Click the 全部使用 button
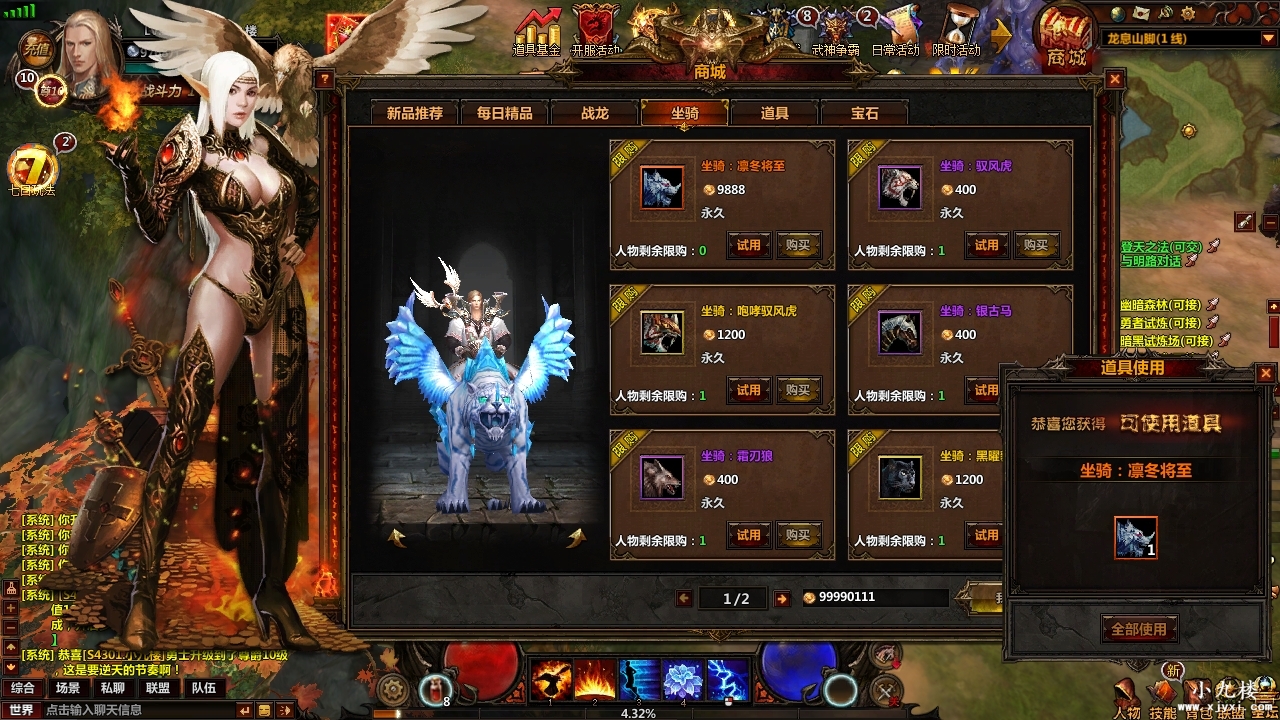The height and width of the screenshot is (720, 1280). pyautogui.click(x=1139, y=629)
